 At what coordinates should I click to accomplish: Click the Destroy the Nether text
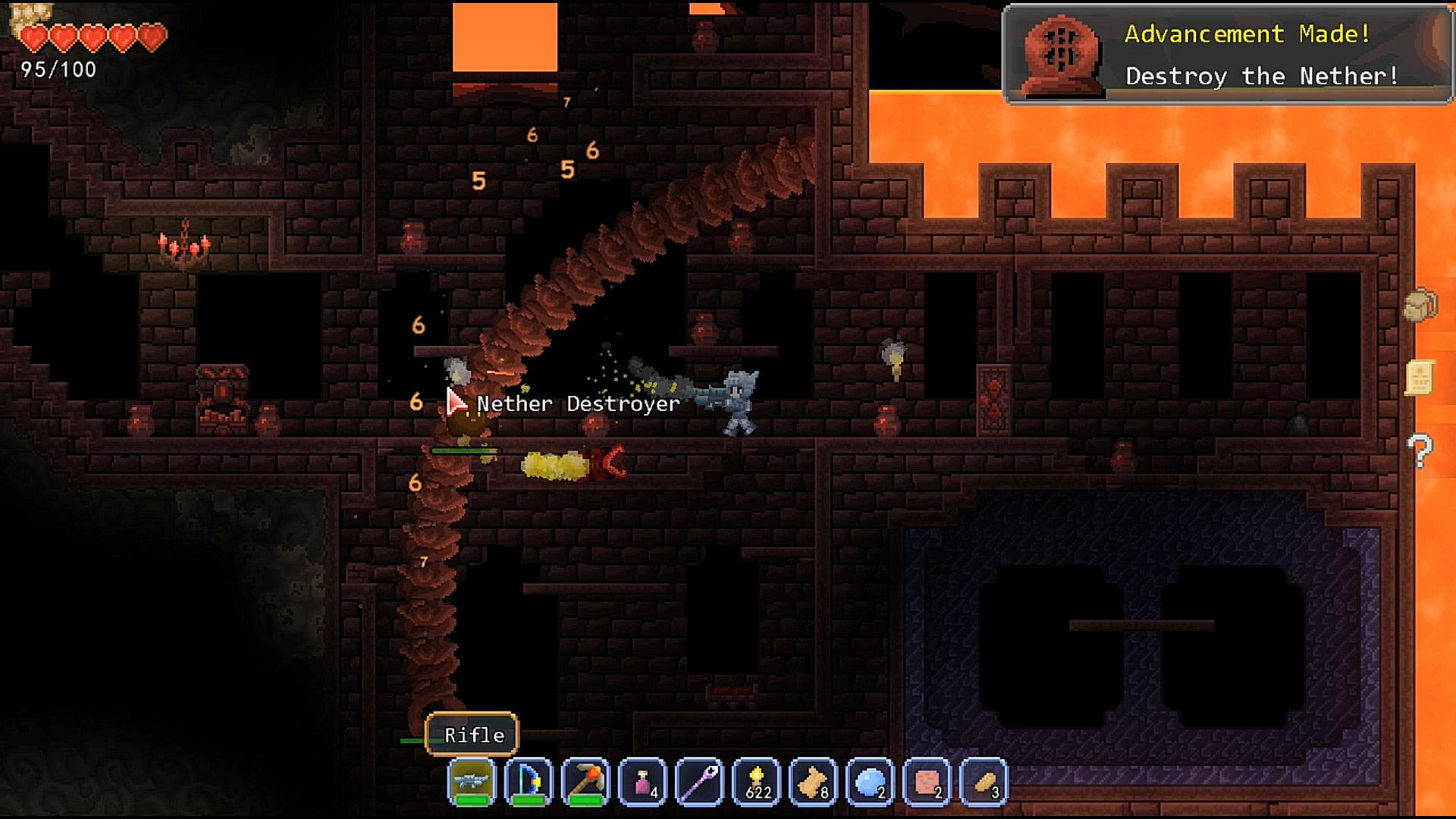click(x=1263, y=76)
